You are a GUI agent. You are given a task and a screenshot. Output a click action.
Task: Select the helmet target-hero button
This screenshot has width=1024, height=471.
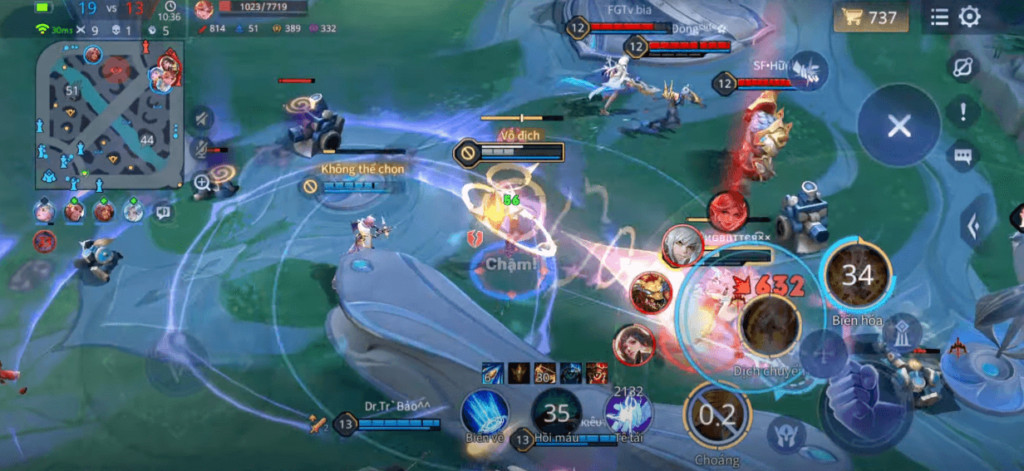(x=787, y=436)
